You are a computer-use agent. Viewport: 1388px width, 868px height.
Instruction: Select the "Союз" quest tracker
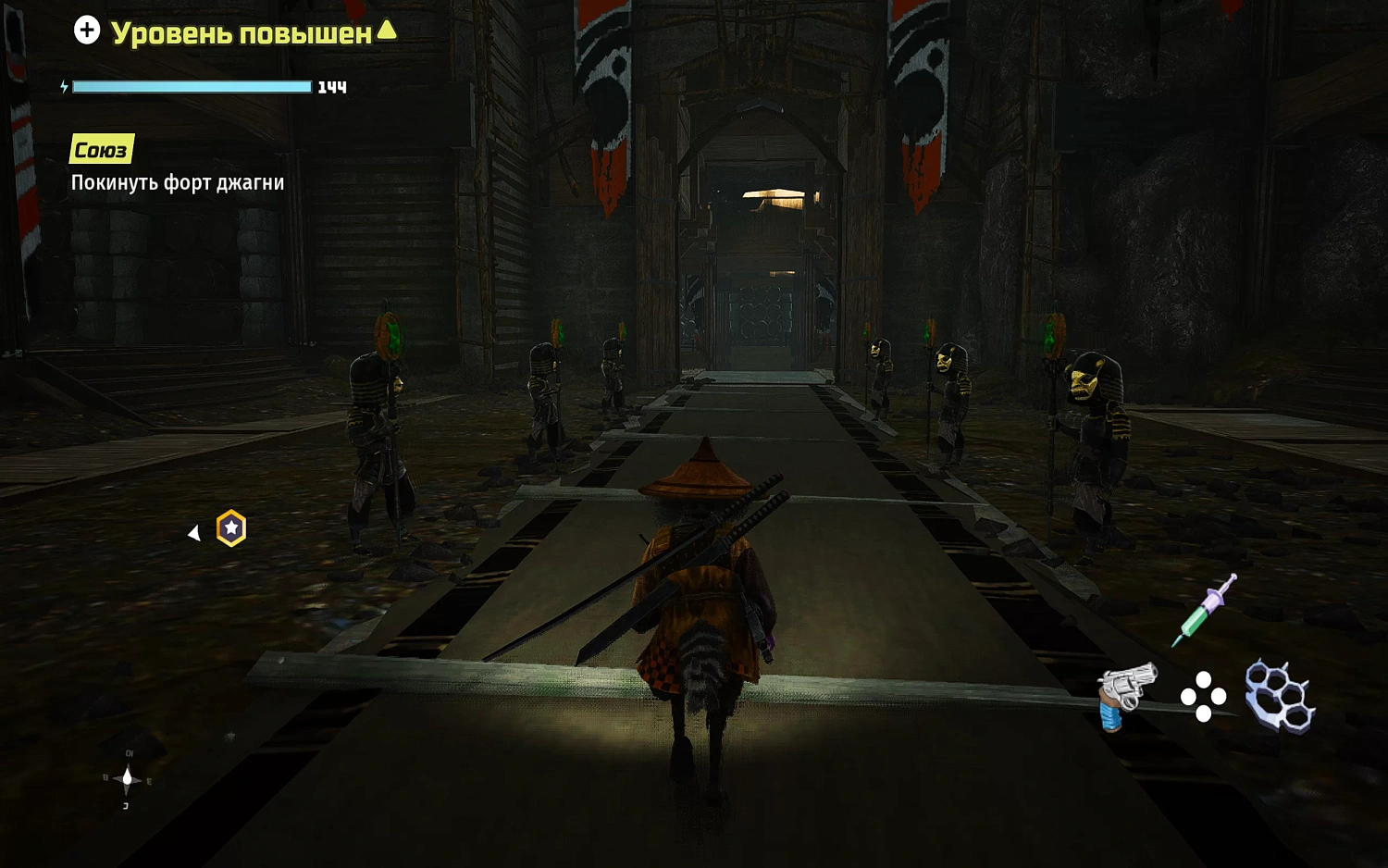[x=101, y=150]
